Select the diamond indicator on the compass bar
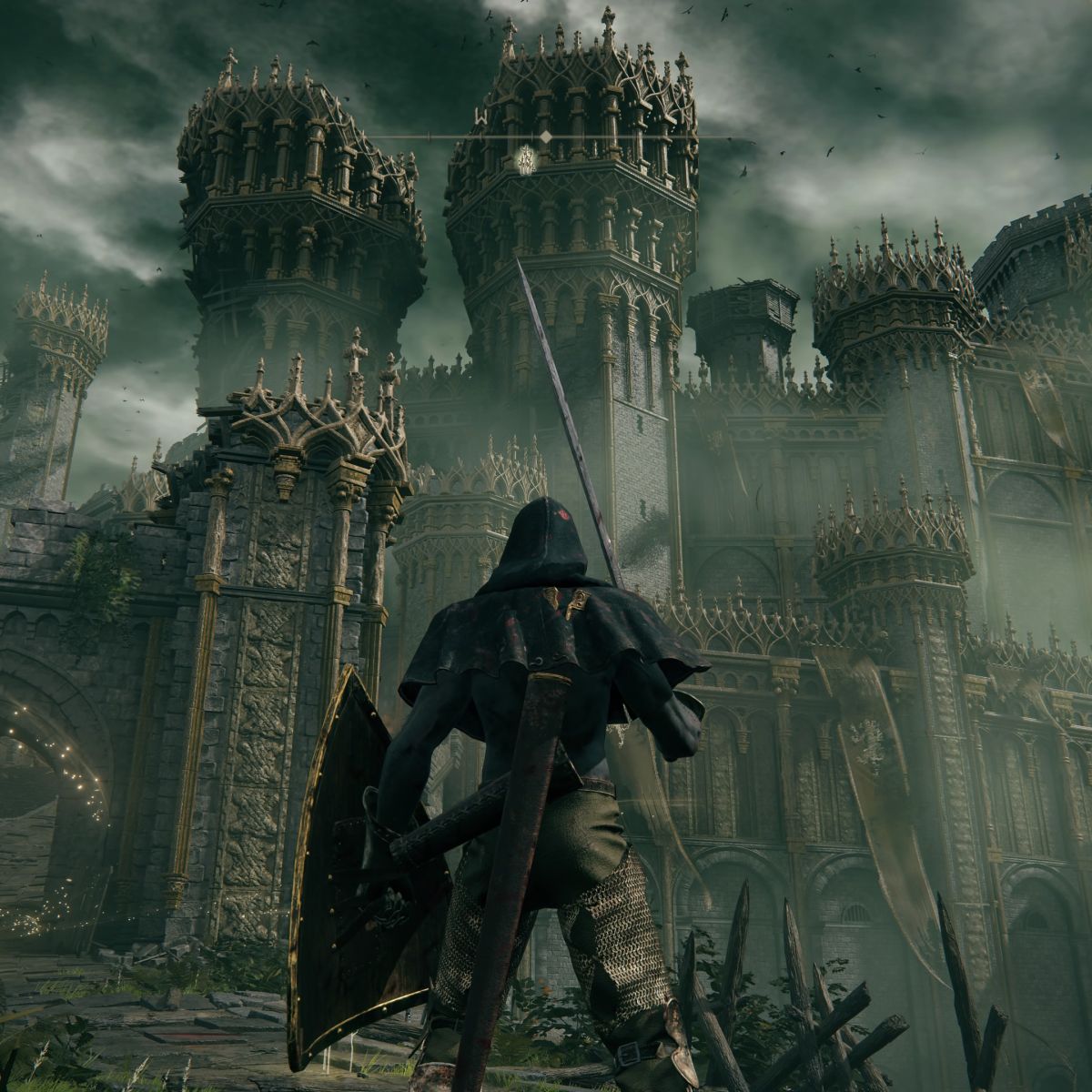Screen dimensions: 1092x1092 click(x=545, y=136)
